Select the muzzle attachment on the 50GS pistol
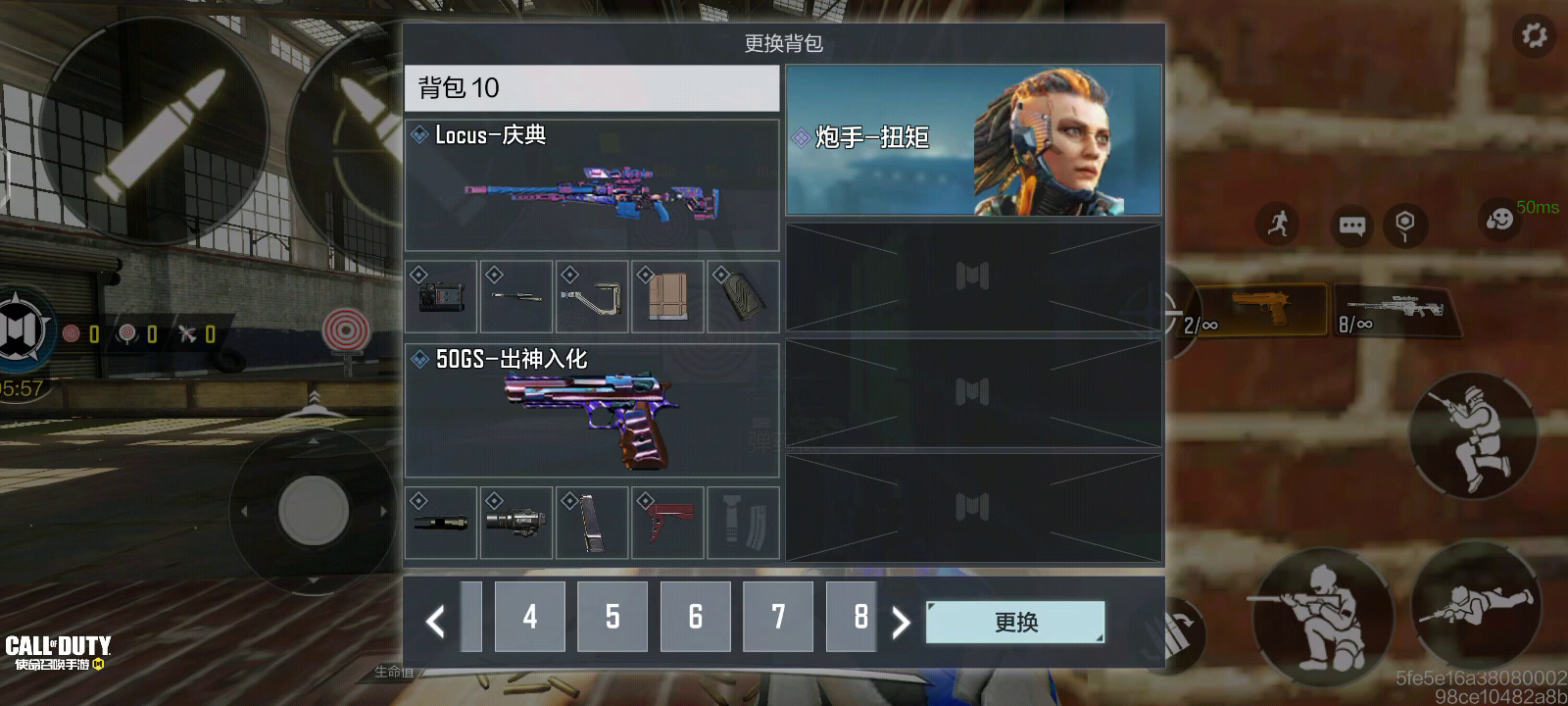The height and width of the screenshot is (706, 1568). coord(440,523)
